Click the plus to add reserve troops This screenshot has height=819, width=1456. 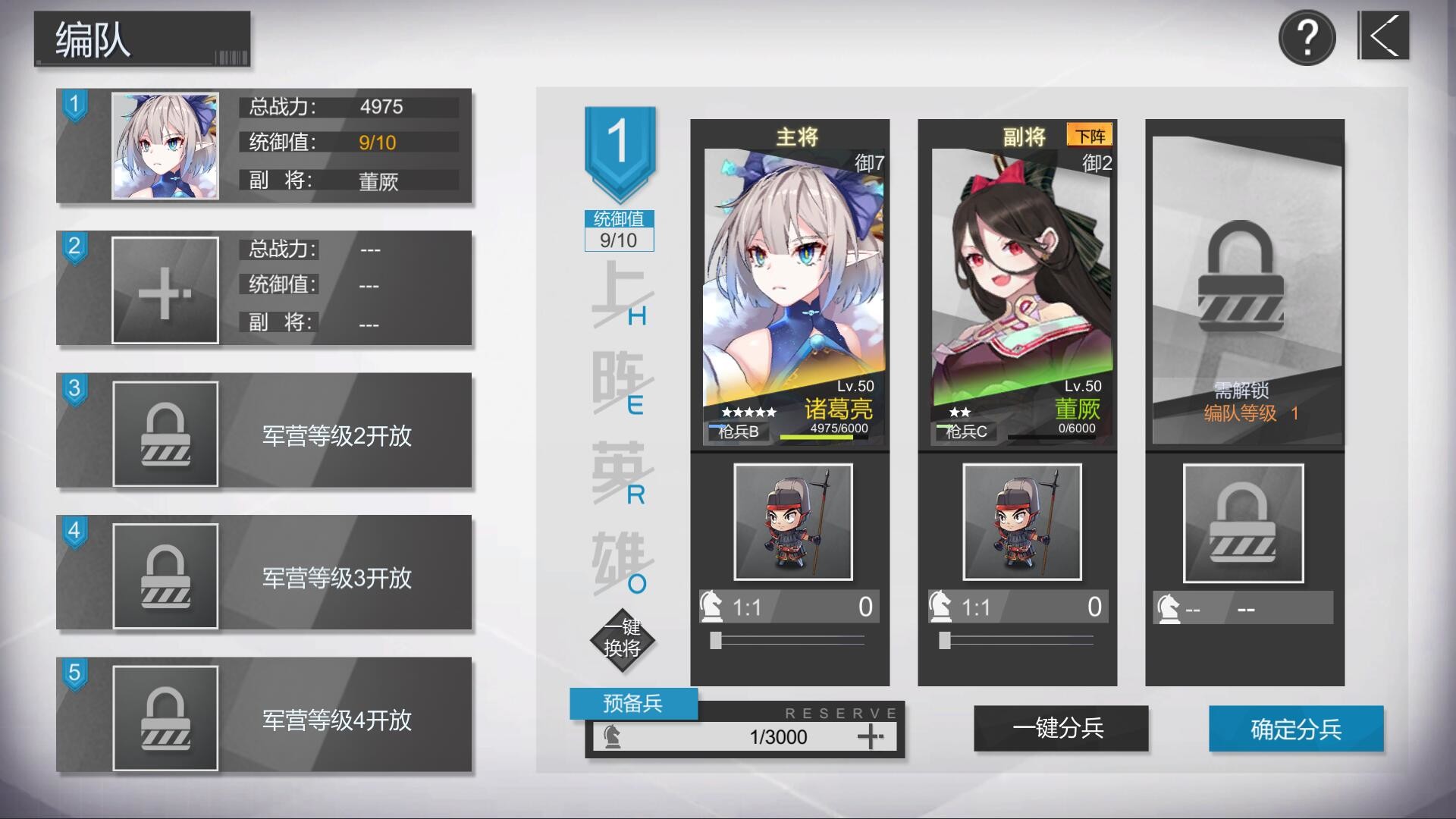872,735
